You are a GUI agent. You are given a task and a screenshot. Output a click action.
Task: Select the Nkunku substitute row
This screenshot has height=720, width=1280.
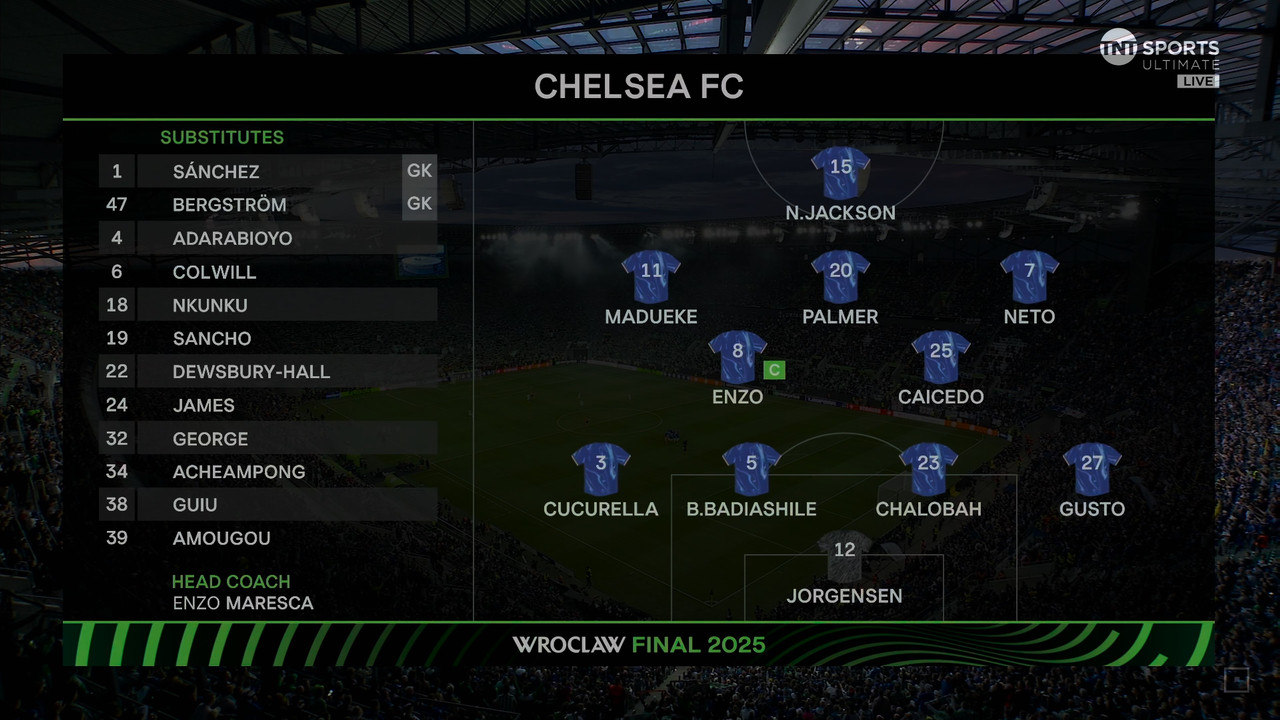coord(210,305)
